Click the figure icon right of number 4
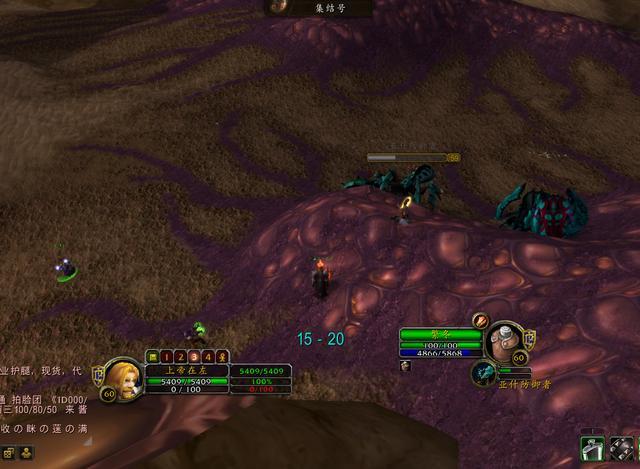The image size is (640, 469). 222,356
